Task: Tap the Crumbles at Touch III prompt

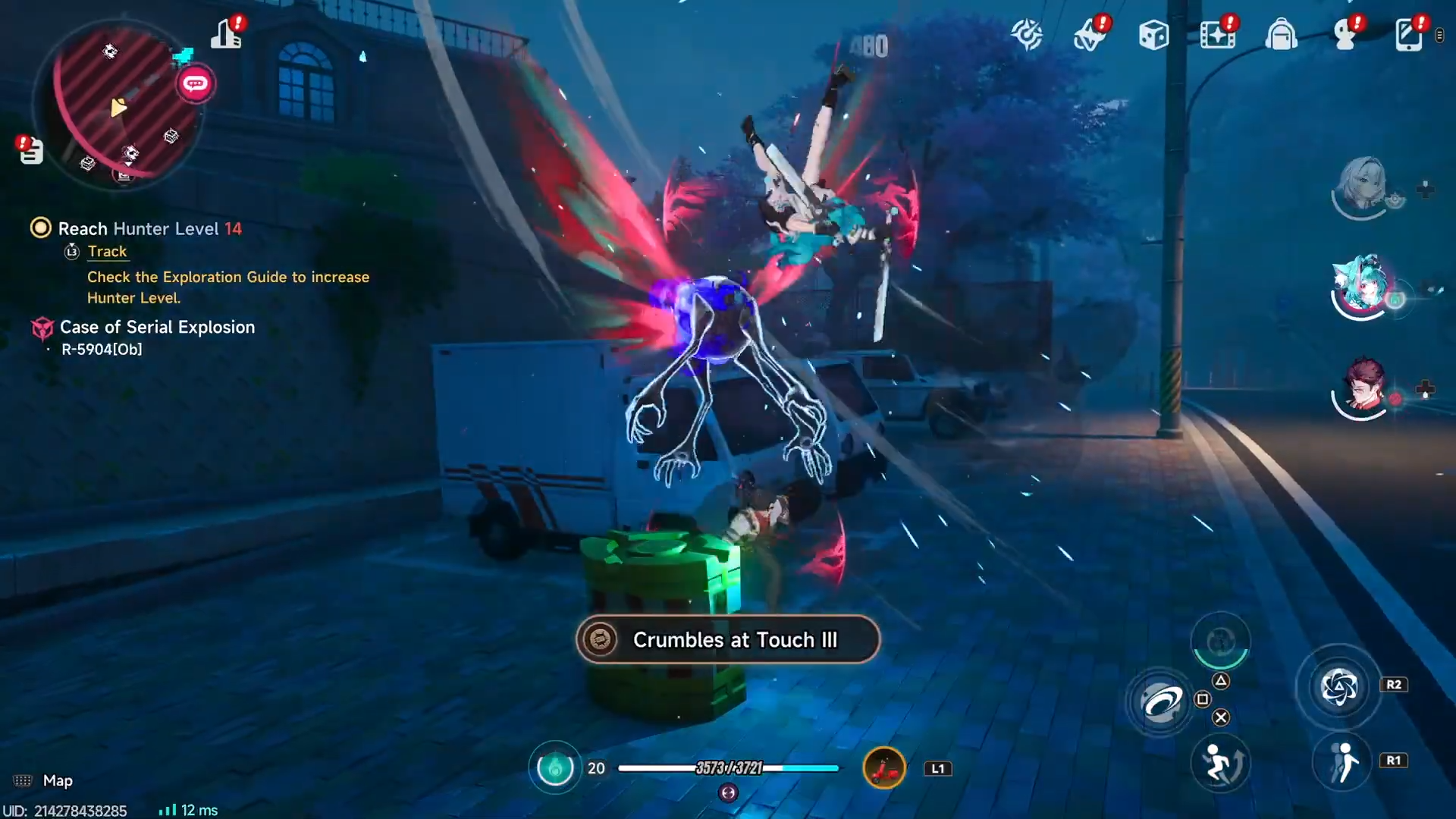Action: (728, 639)
